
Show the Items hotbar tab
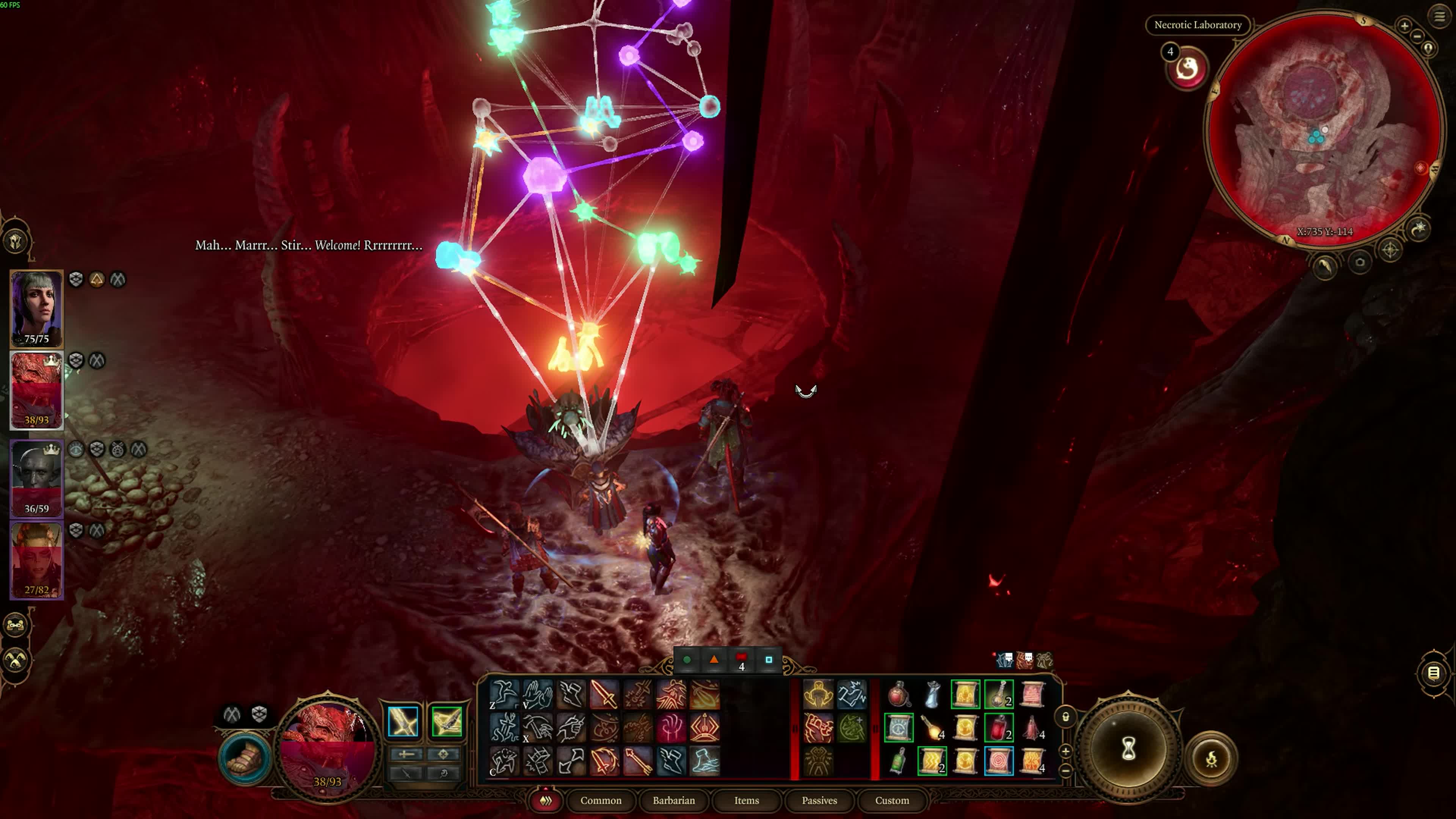[x=746, y=800]
